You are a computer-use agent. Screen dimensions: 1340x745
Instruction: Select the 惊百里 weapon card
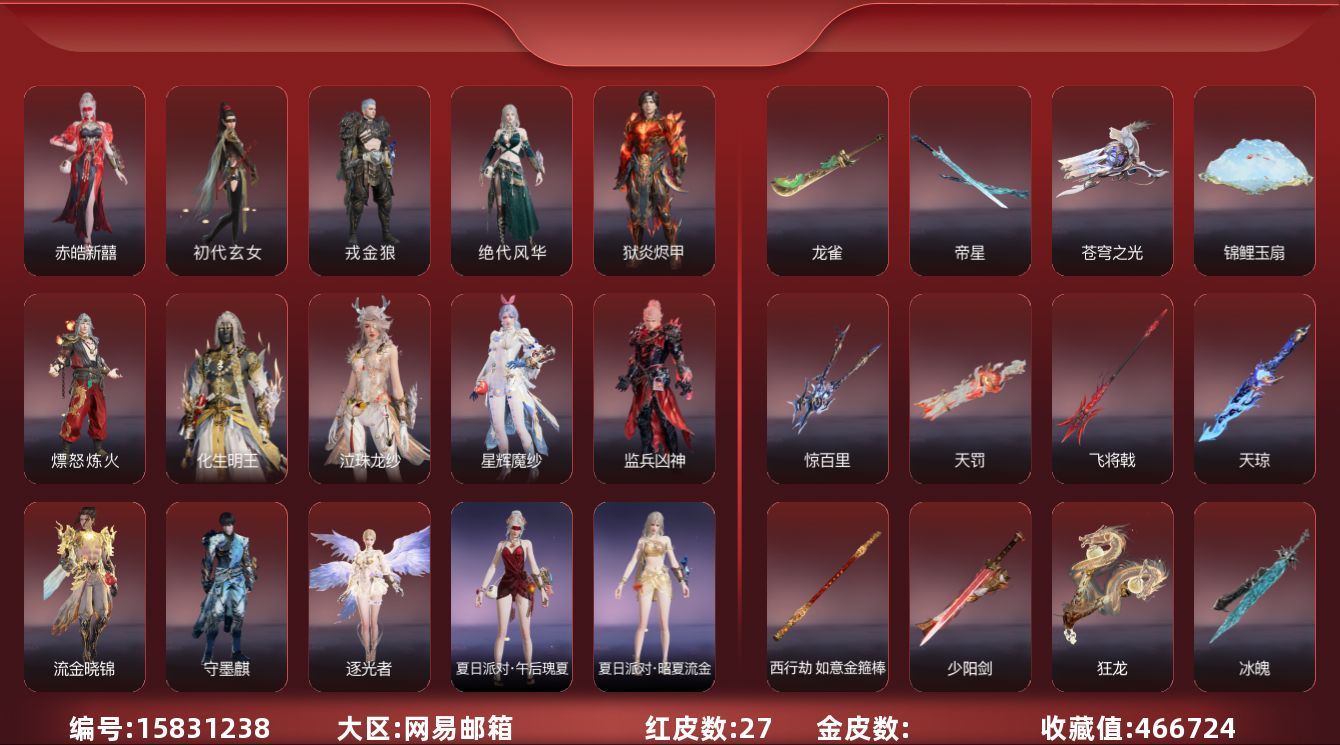coord(827,388)
